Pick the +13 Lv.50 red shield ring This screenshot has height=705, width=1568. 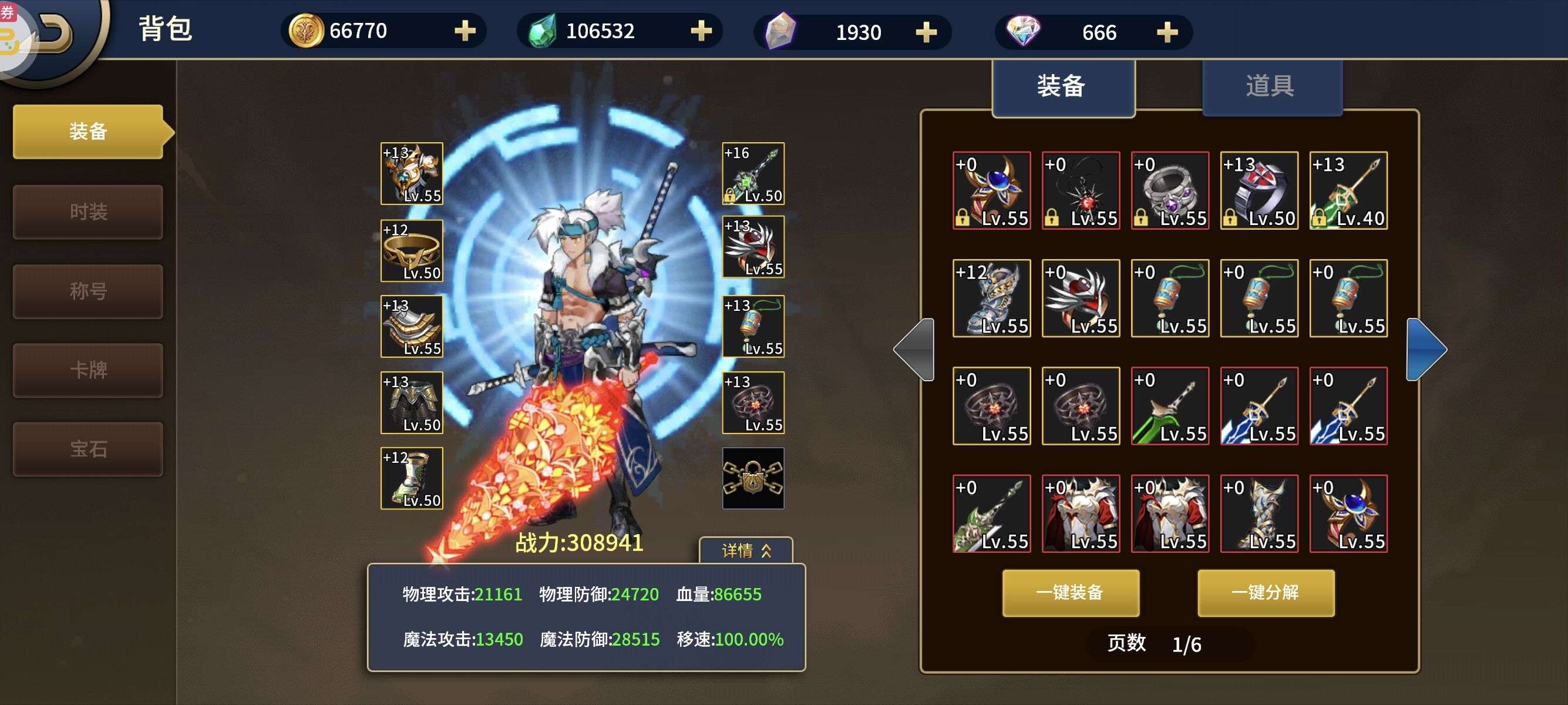[1259, 190]
